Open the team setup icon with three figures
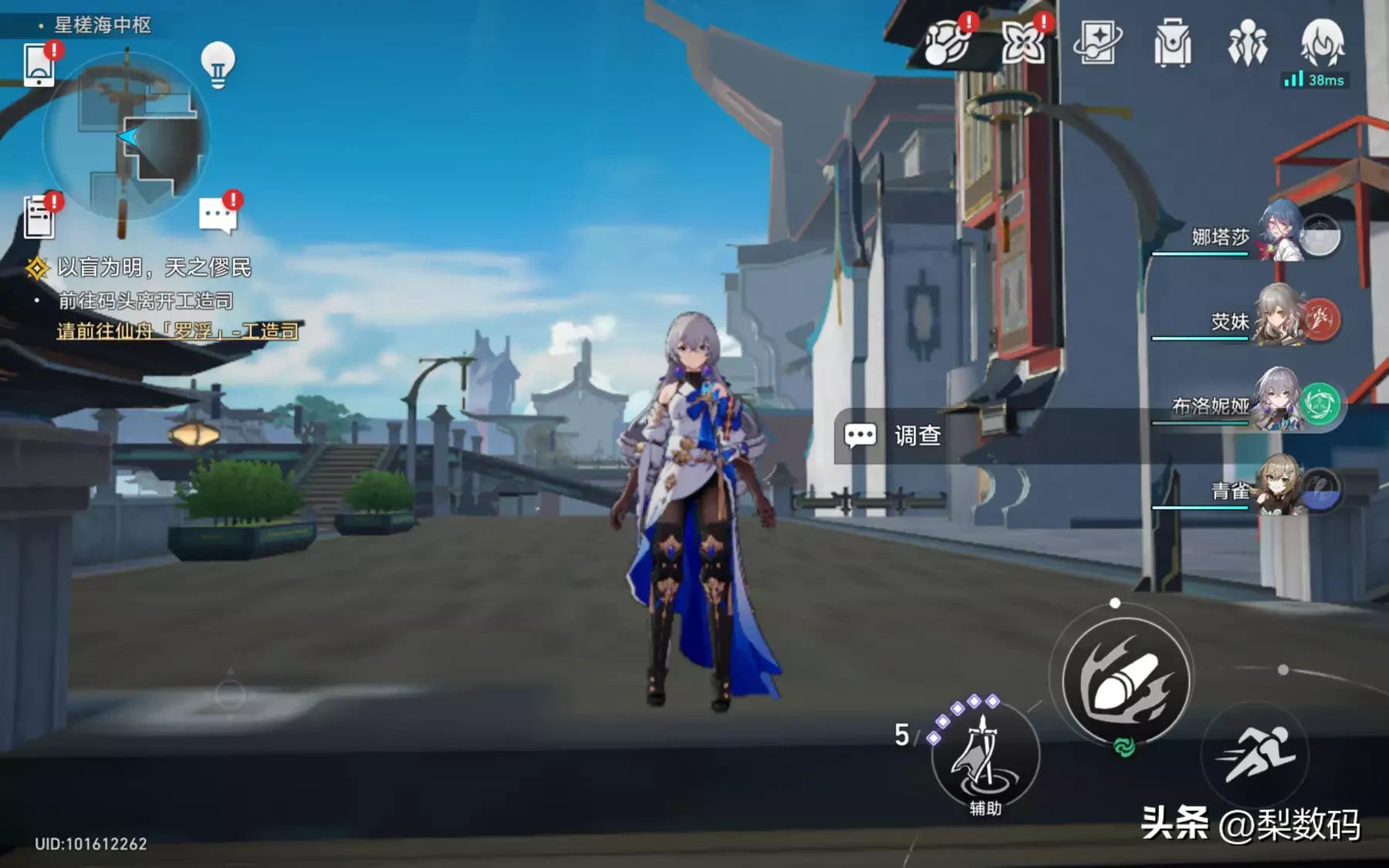Screen dimensions: 1389x868 click(x=1249, y=44)
